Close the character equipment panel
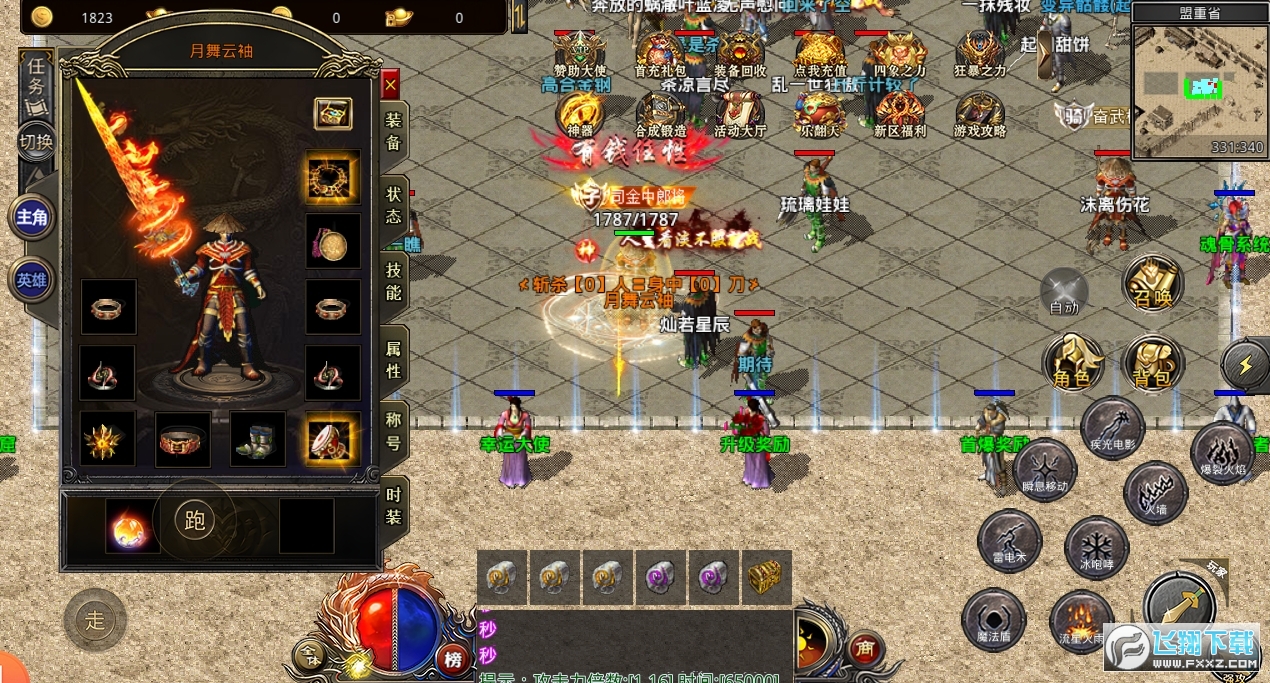 coord(390,83)
